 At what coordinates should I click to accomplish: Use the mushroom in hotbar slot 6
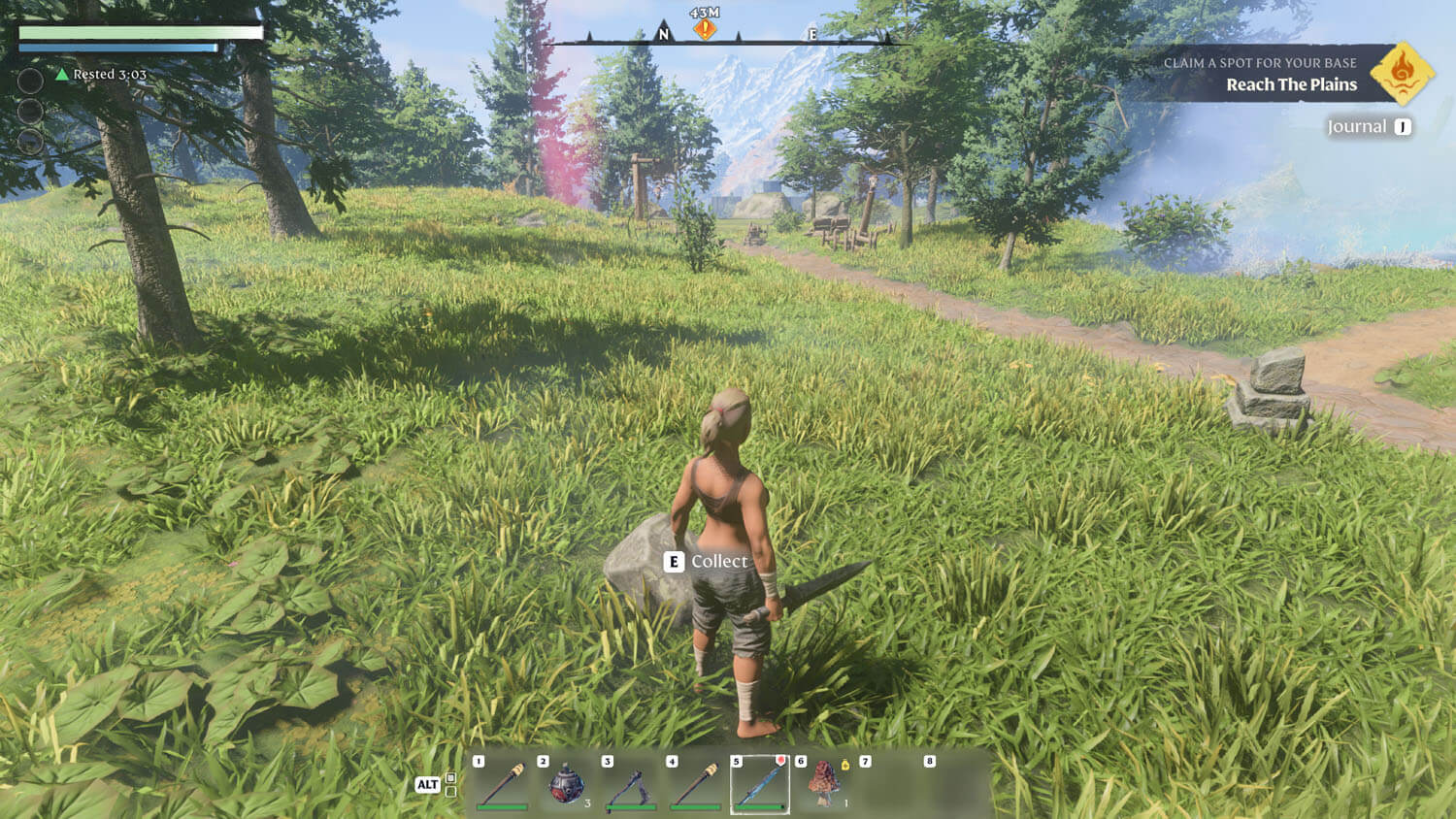coord(824,784)
